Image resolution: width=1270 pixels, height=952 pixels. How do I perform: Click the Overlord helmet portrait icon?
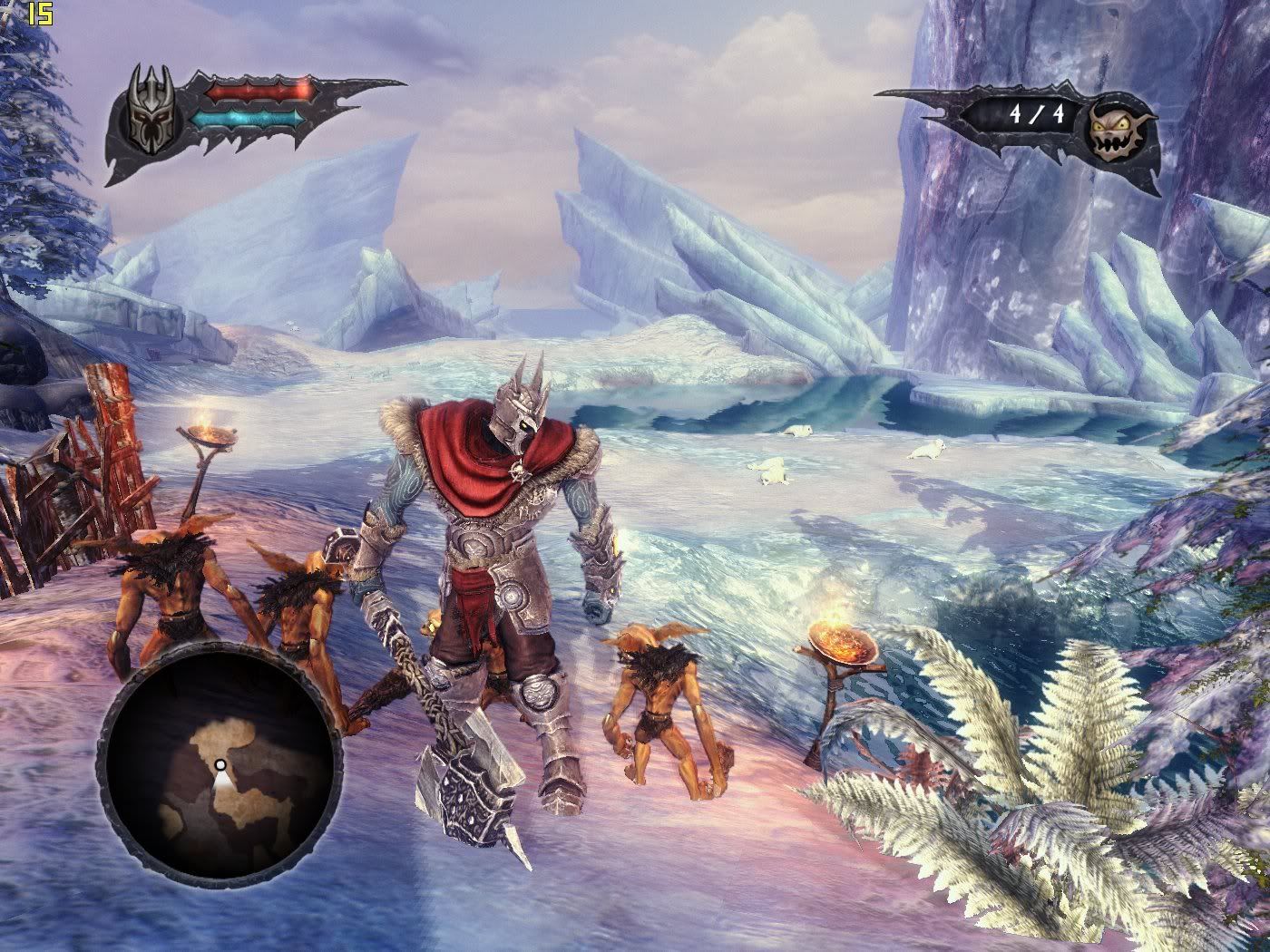tap(147, 108)
